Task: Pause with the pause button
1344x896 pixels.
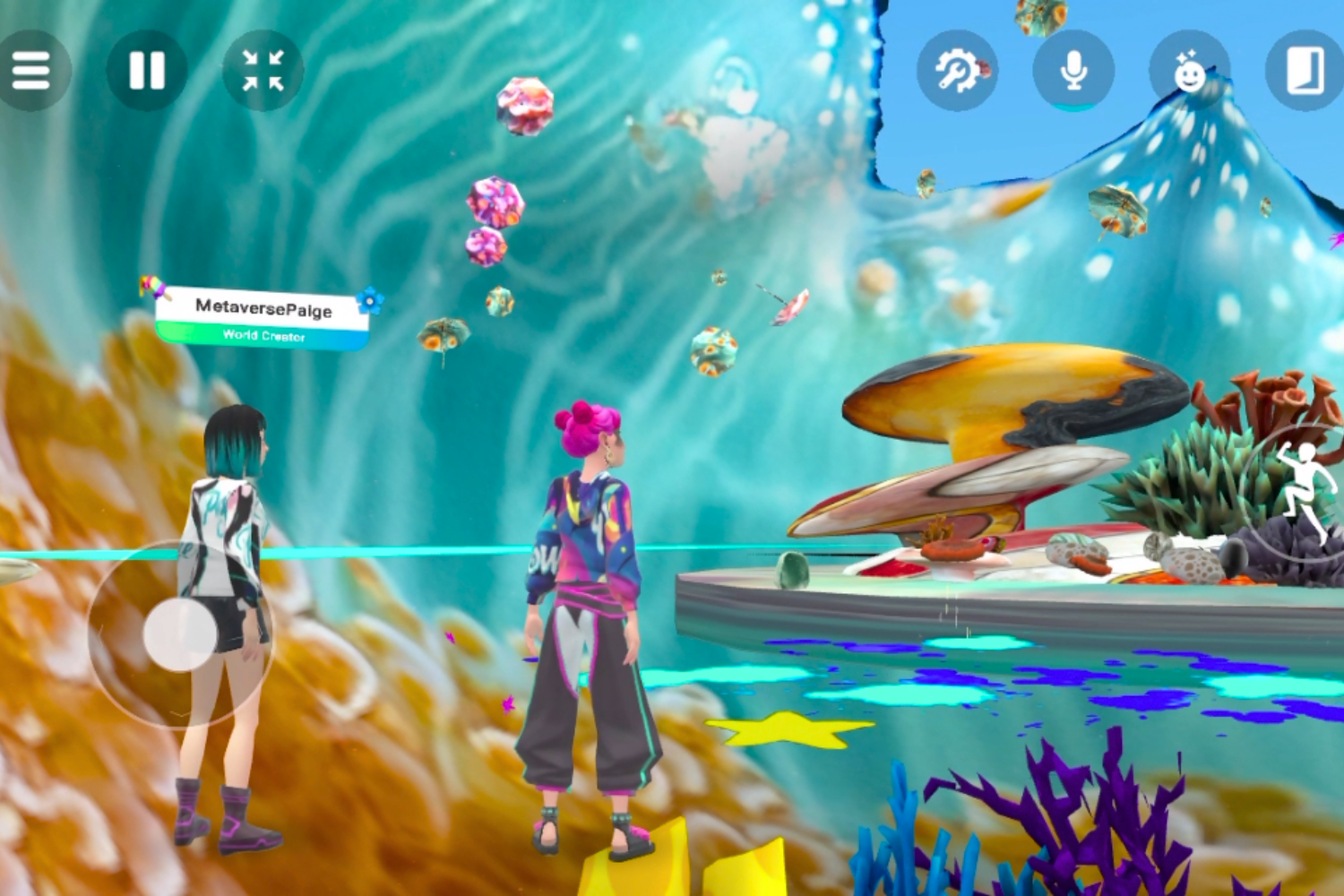Action: (147, 70)
